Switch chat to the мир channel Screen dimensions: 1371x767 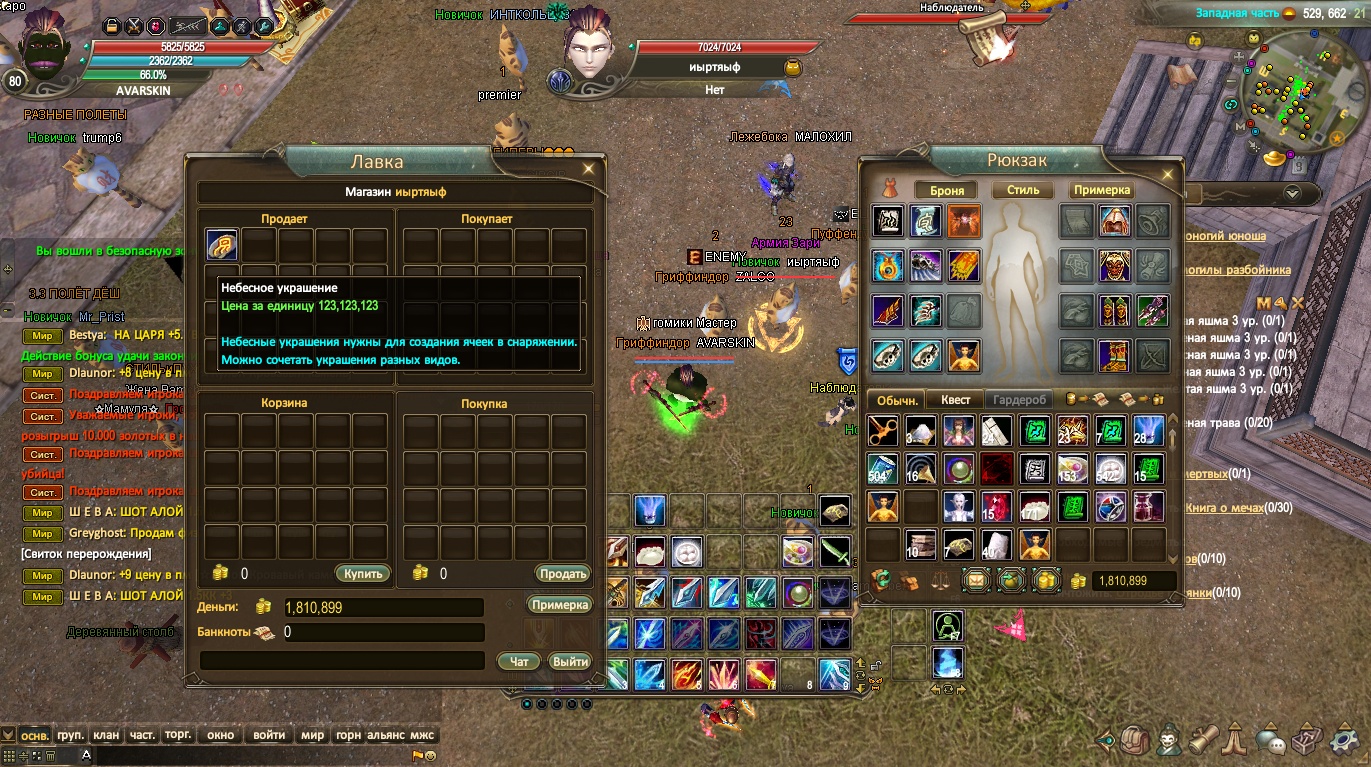(x=312, y=735)
